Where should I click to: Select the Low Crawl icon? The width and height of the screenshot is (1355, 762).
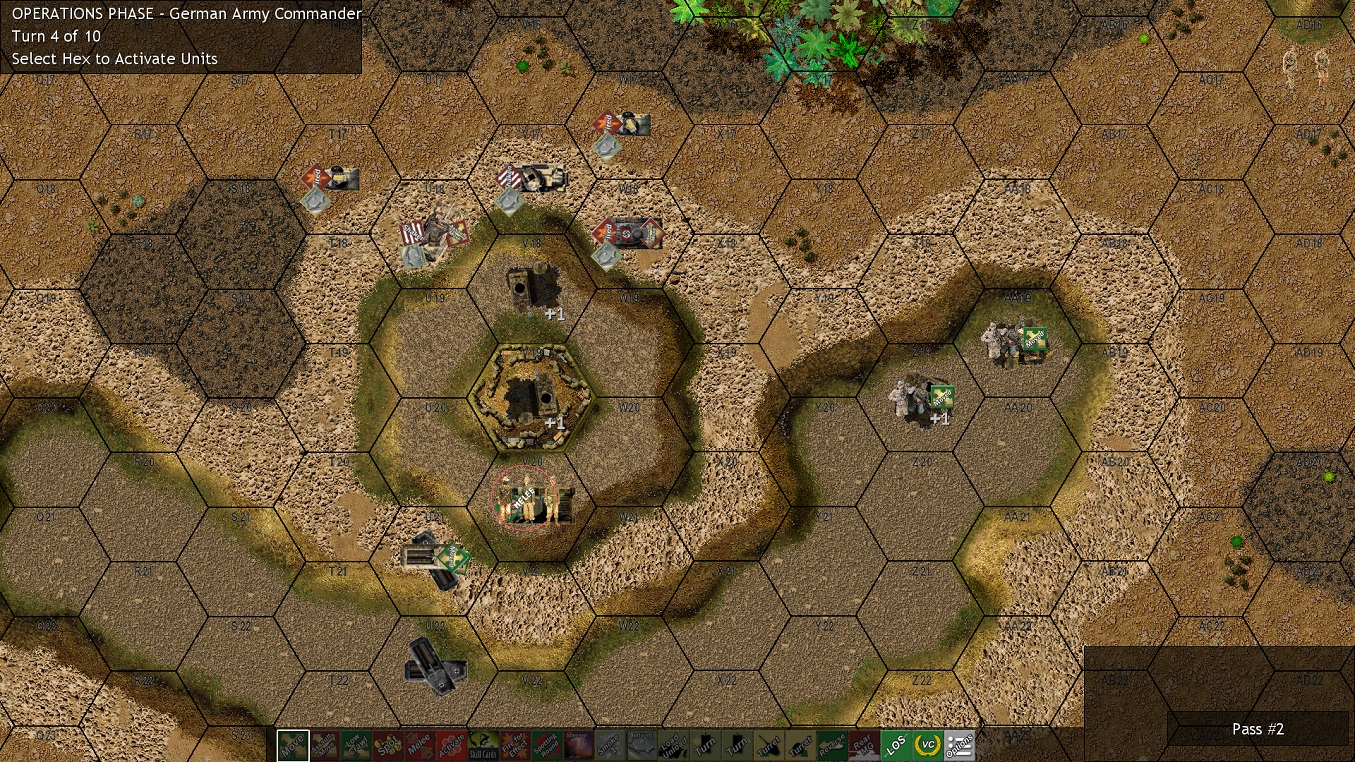pos(357,745)
